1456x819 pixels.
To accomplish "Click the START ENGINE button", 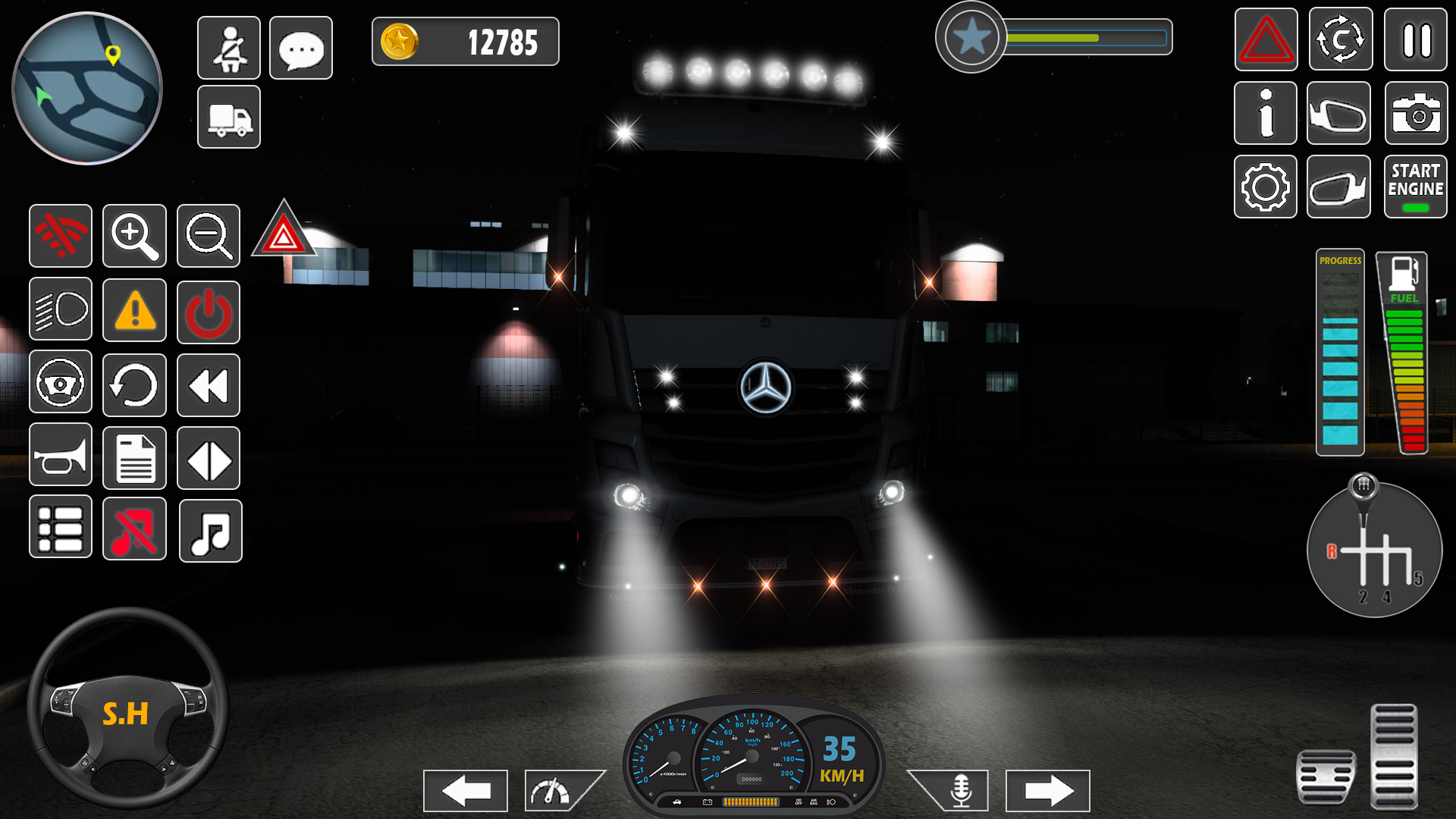I will click(1416, 187).
